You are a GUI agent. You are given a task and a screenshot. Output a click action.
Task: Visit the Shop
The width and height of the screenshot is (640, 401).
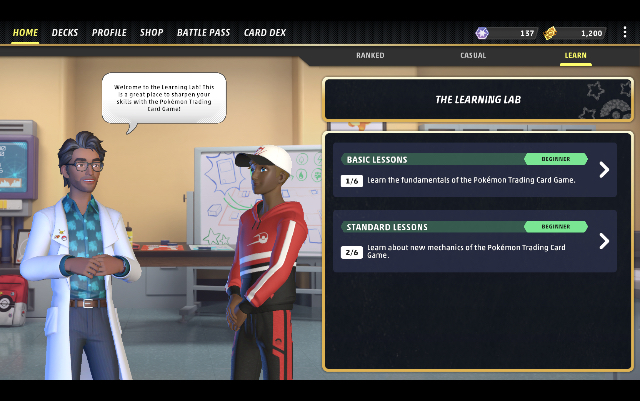(152, 33)
